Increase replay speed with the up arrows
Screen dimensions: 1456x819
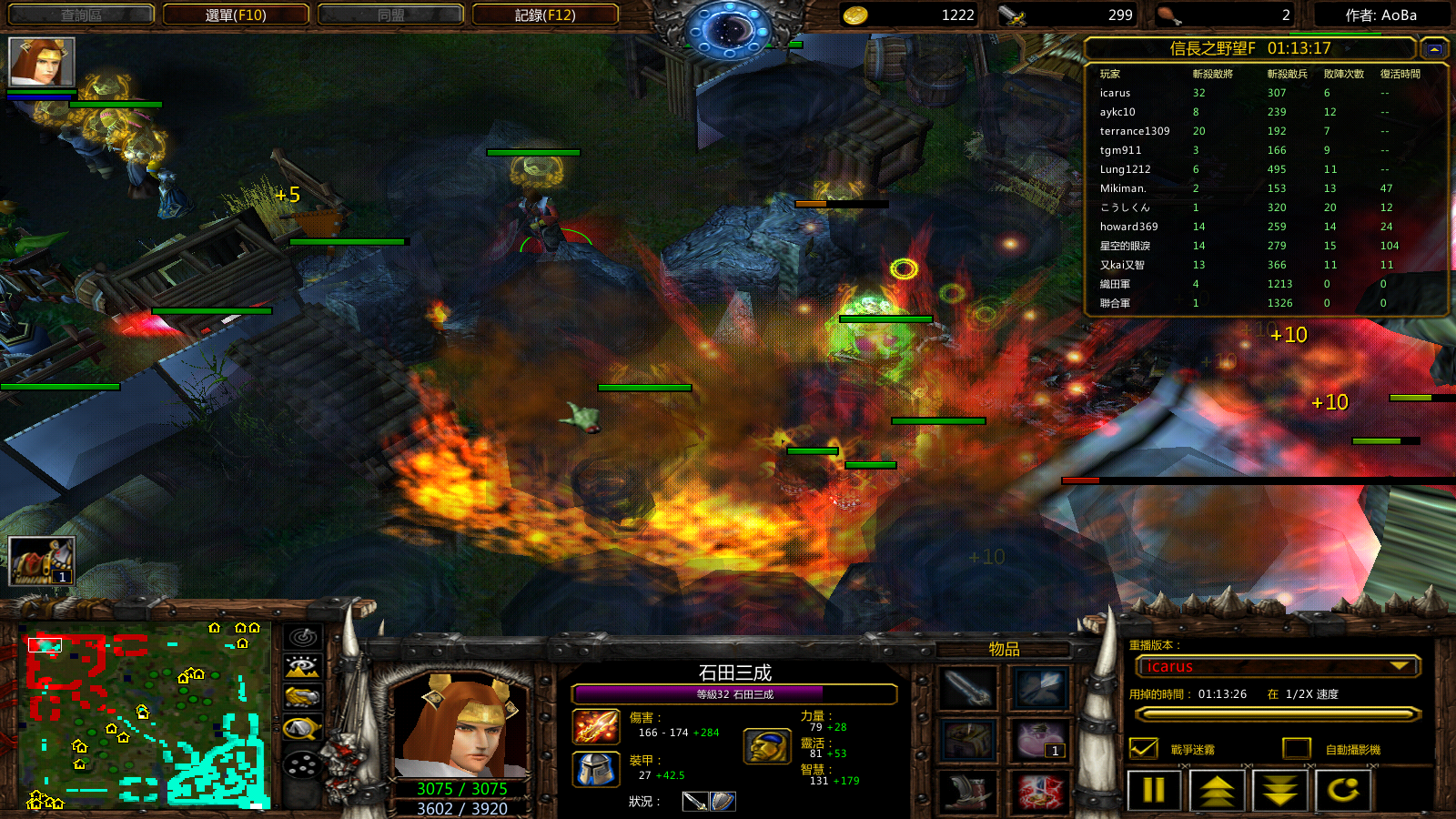click(x=1217, y=790)
